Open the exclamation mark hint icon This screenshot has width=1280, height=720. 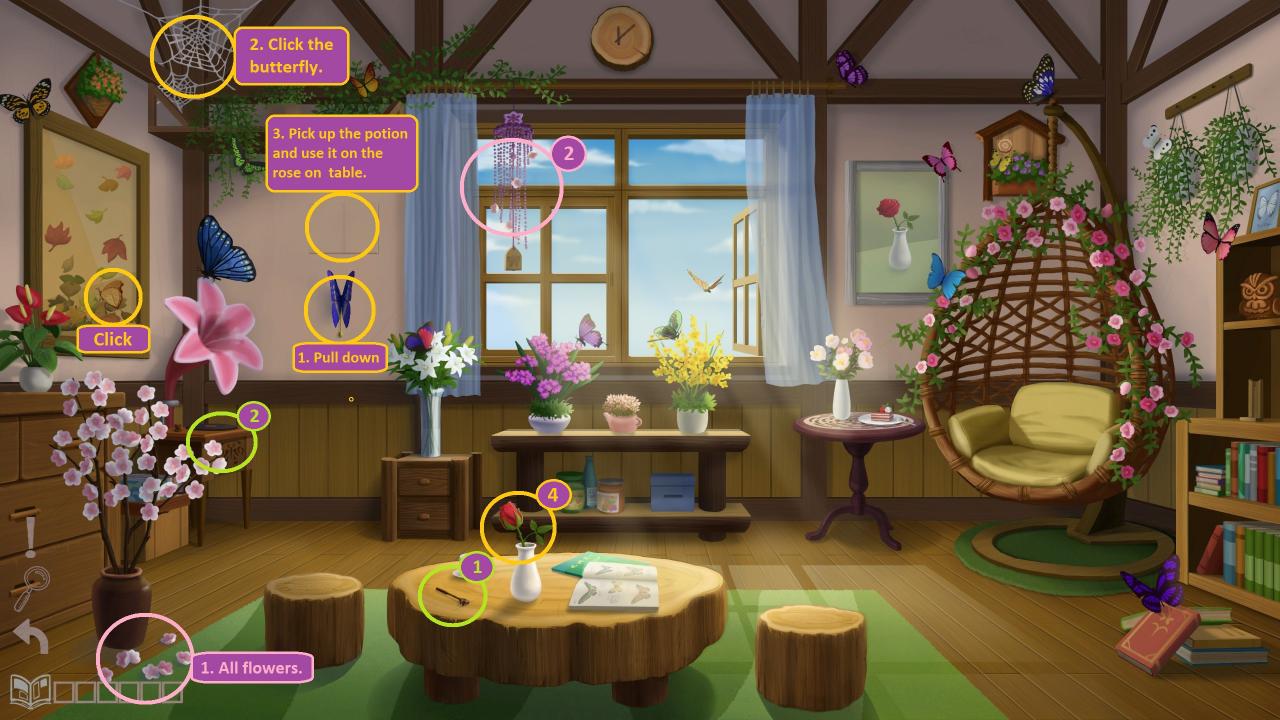pyautogui.click(x=30, y=536)
